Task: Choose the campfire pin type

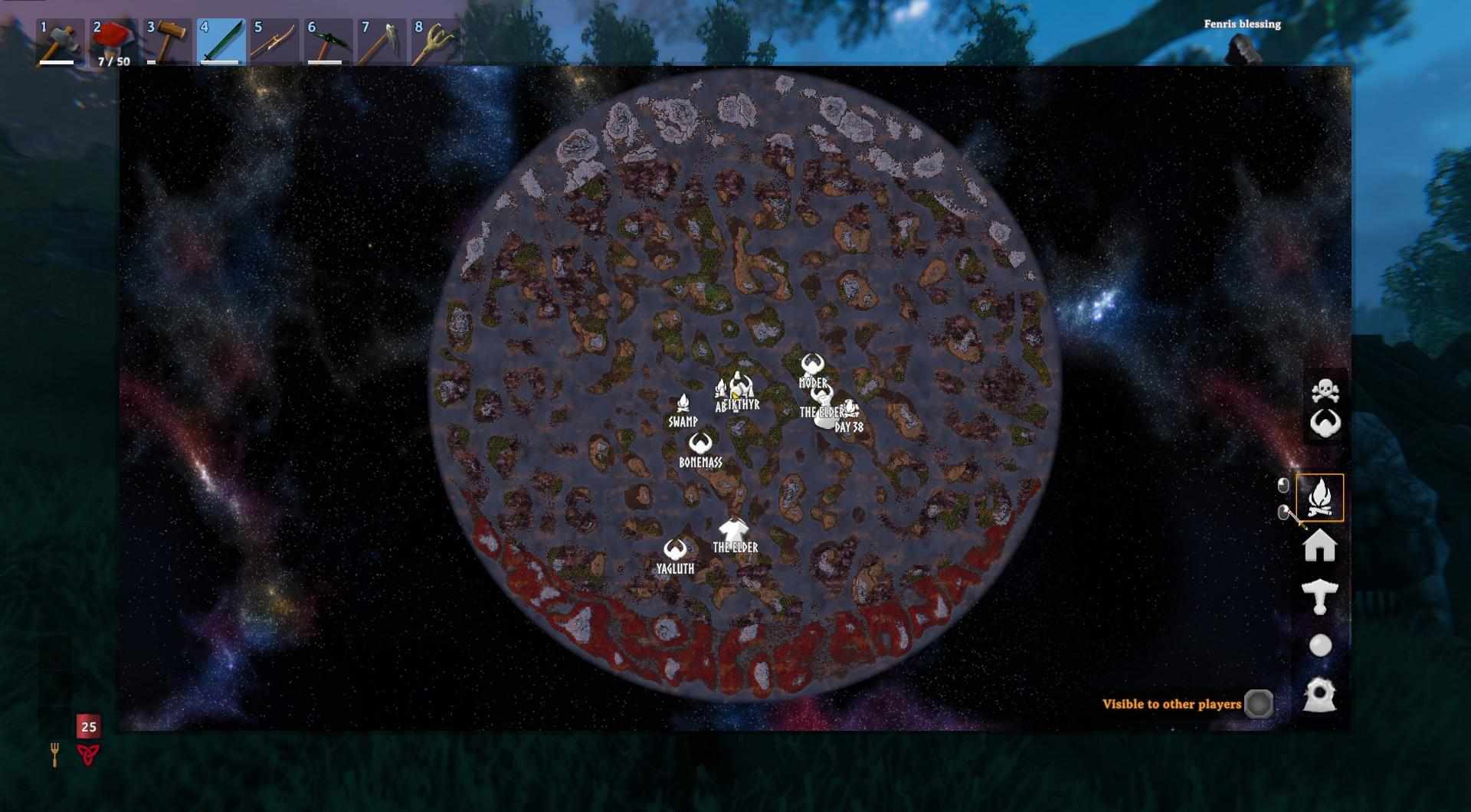Action: 1319,498
